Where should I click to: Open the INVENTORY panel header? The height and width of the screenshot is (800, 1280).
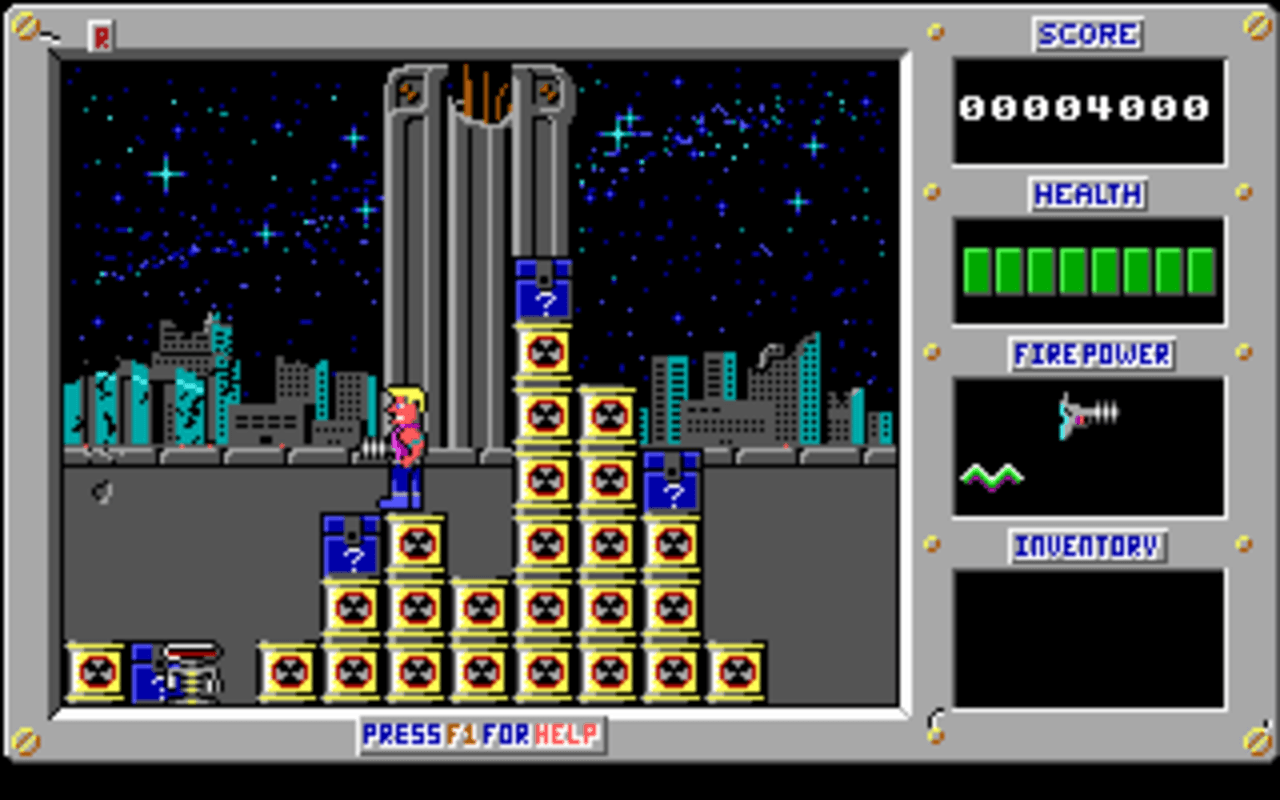[1086, 546]
